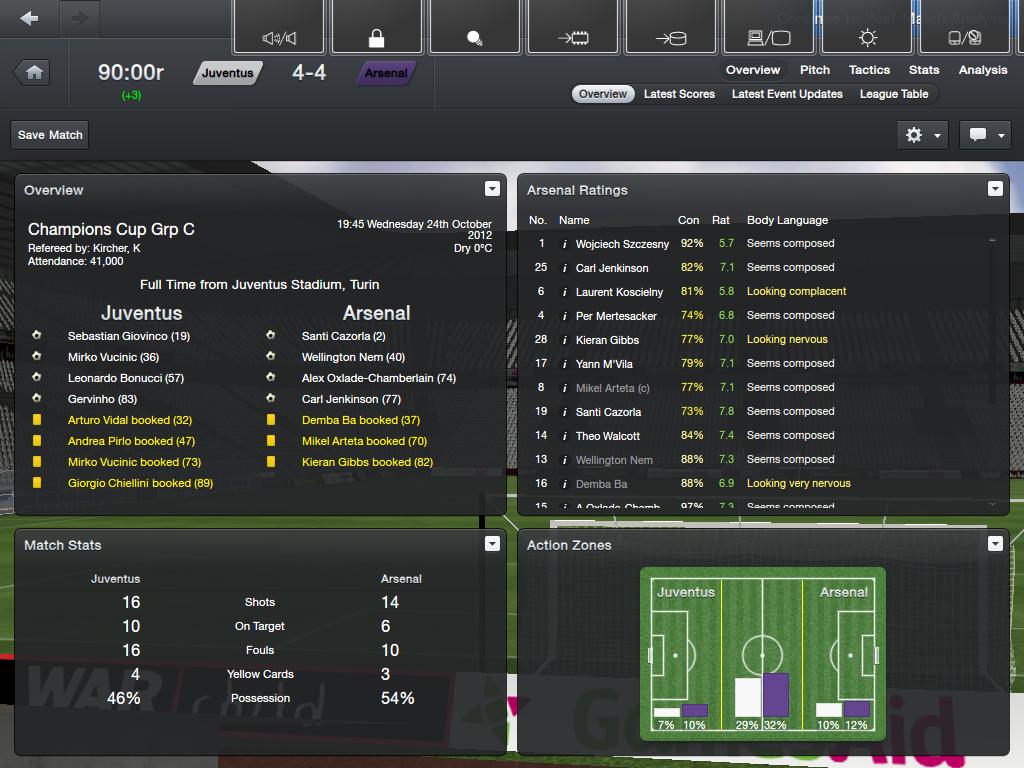Show the match Stats tab
Screen dimensions: 1024x768
pyautogui.click(x=924, y=70)
